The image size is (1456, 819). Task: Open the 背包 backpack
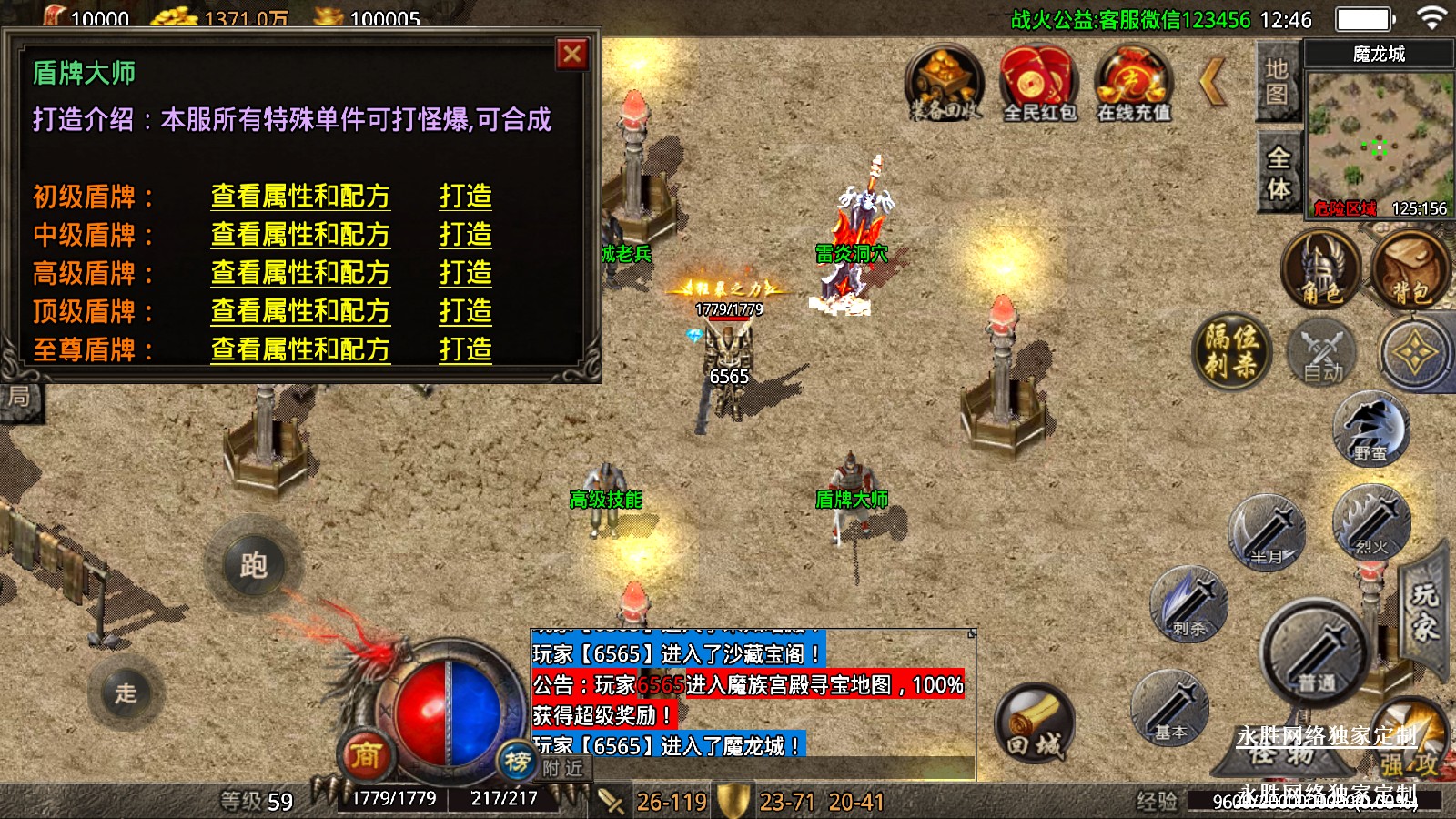[1410, 270]
